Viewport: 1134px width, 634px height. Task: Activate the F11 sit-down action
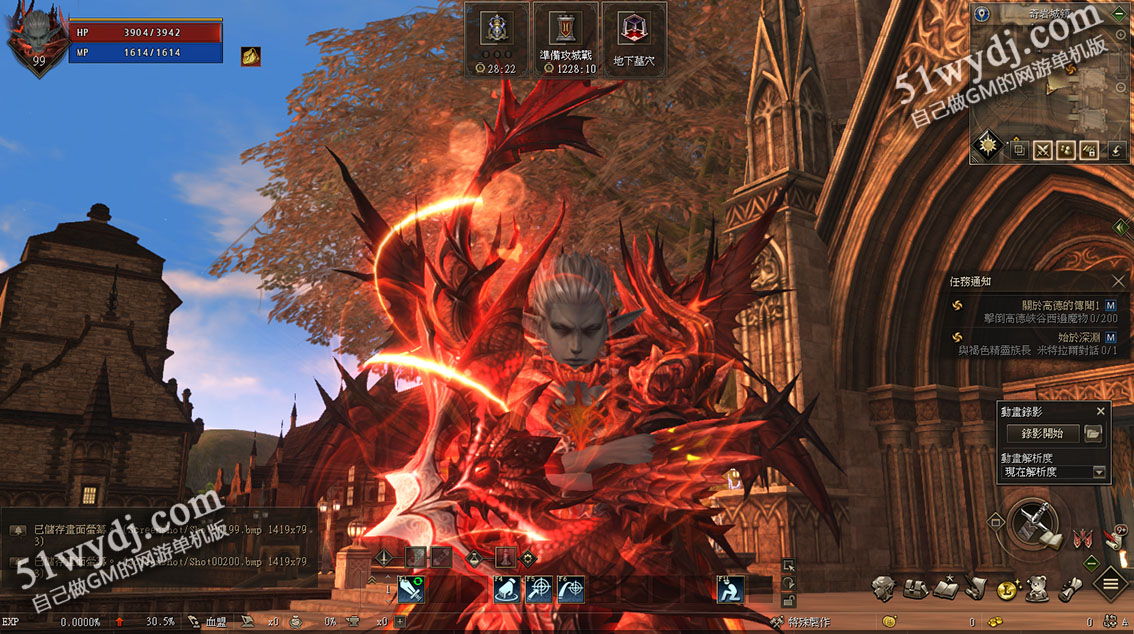730,590
